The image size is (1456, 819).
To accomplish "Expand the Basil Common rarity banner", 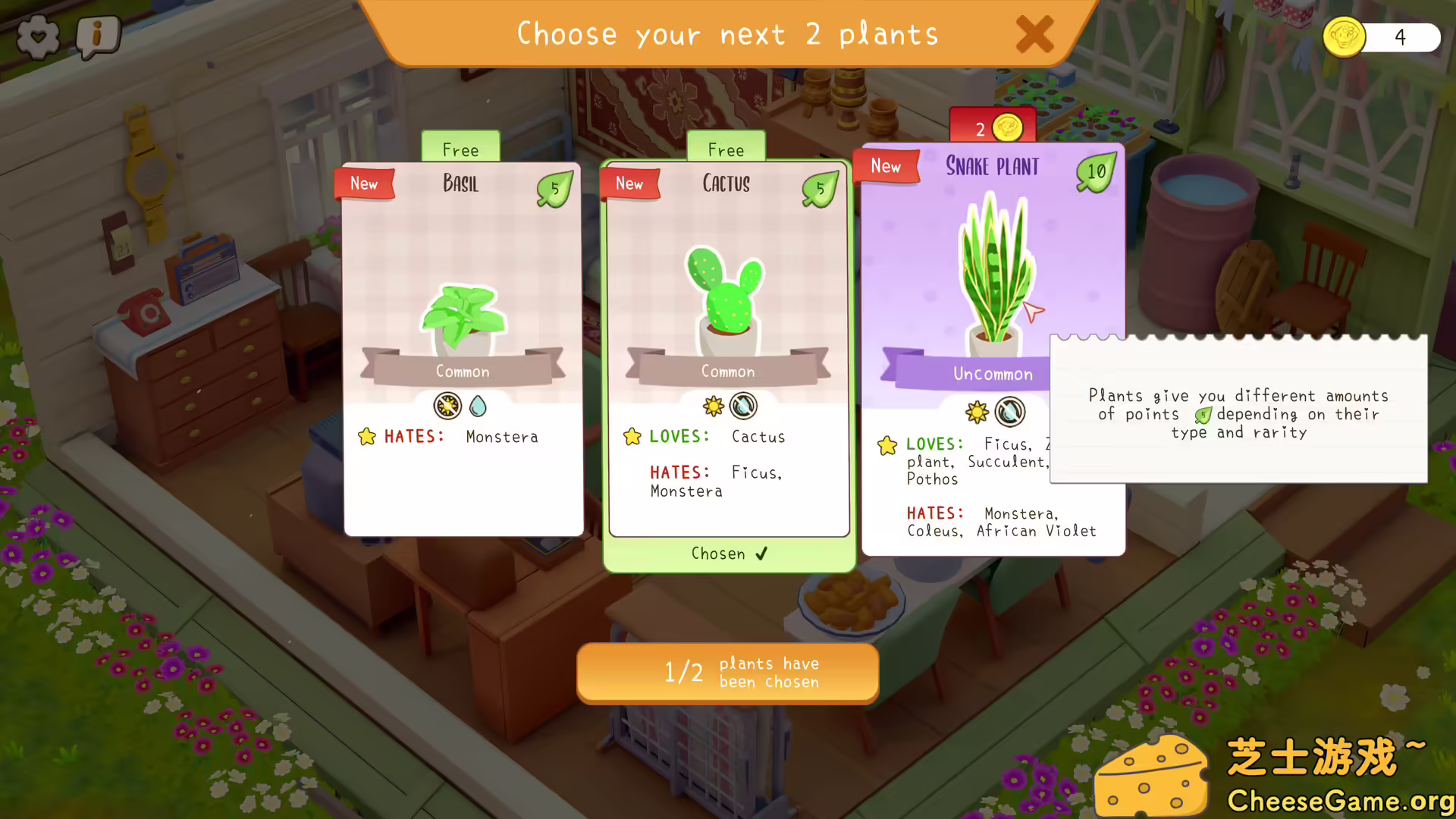I will coord(462,371).
